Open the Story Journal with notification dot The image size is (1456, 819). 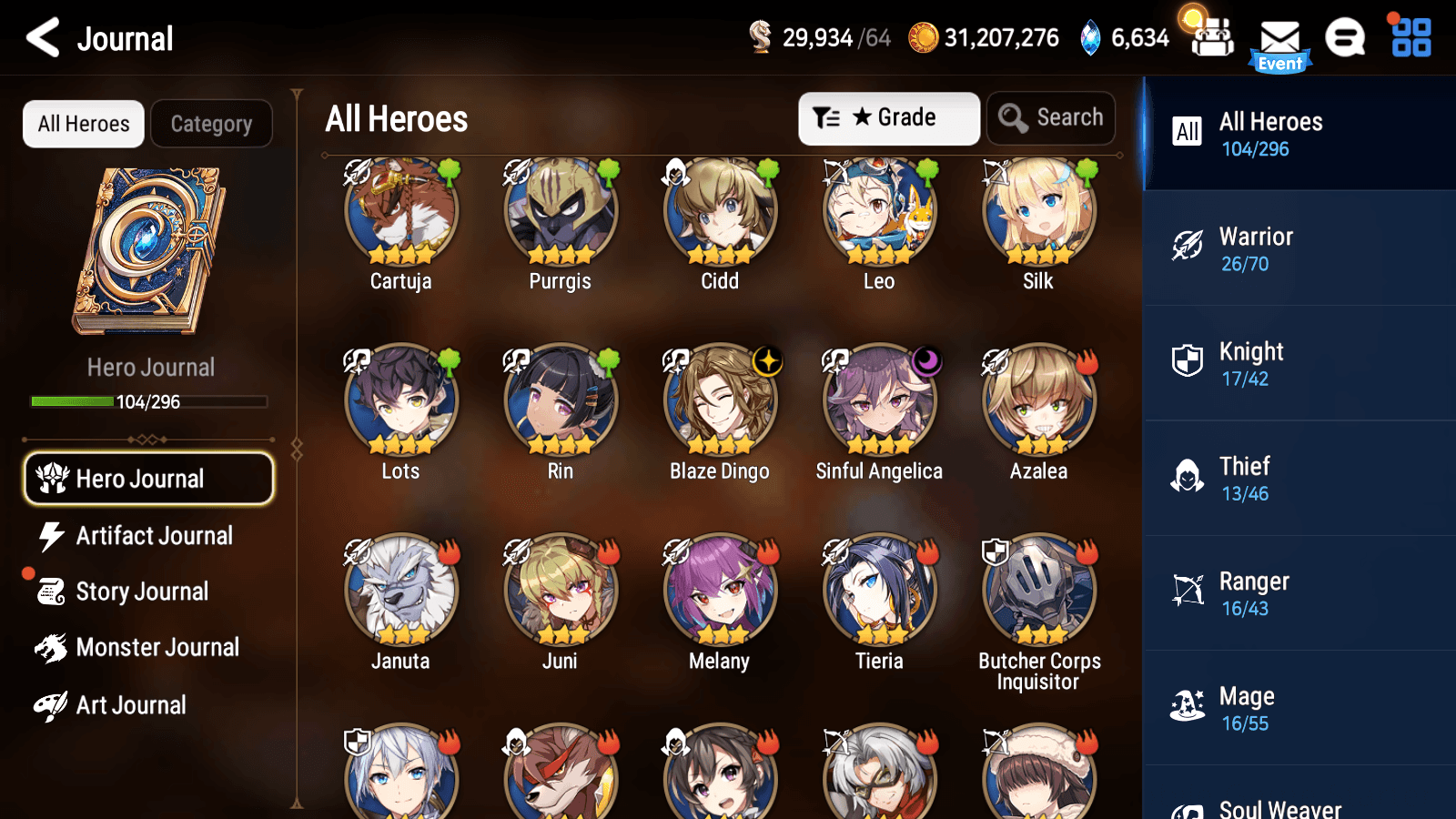point(141,591)
